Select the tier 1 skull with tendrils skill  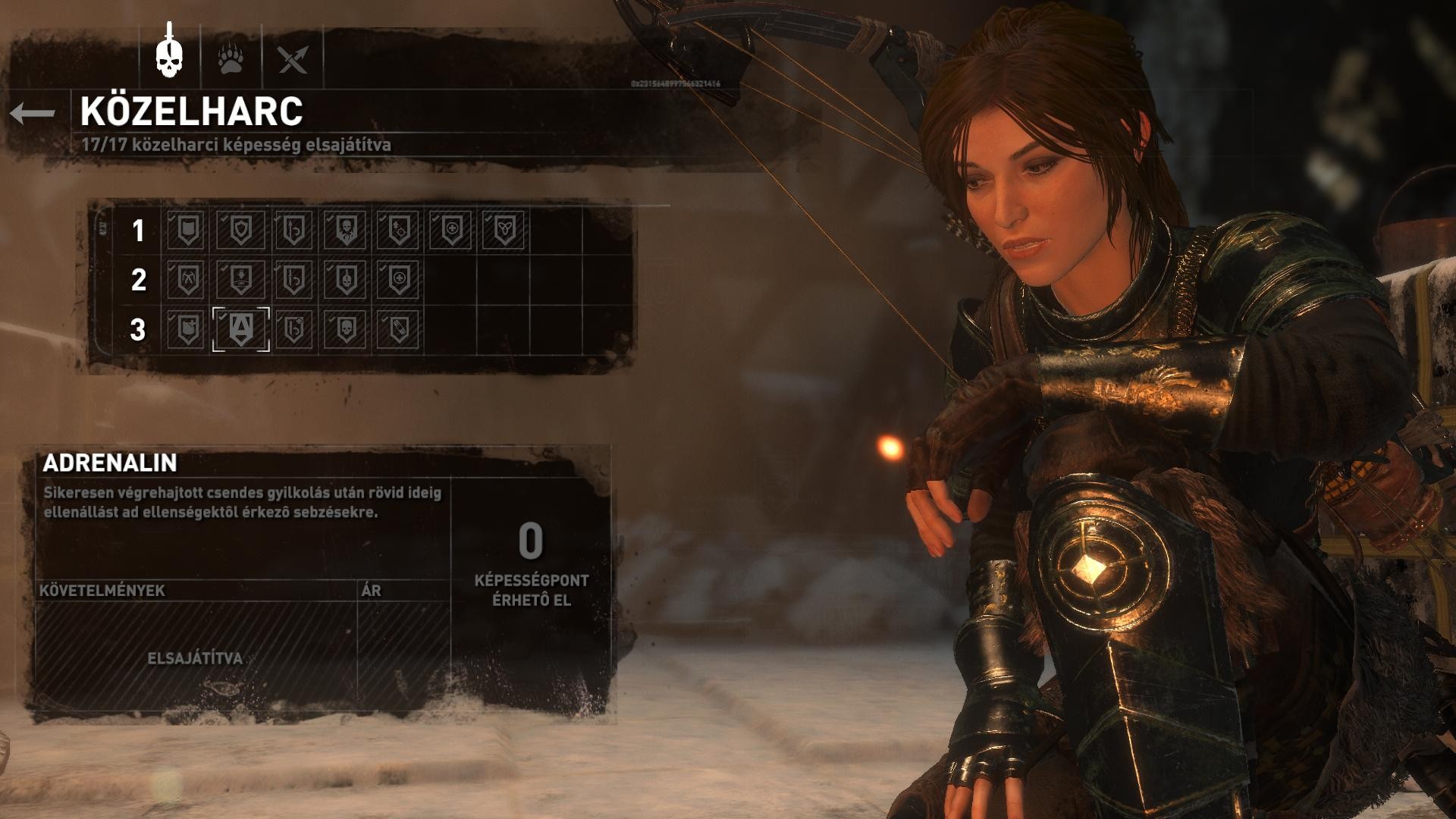pyautogui.click(x=346, y=229)
